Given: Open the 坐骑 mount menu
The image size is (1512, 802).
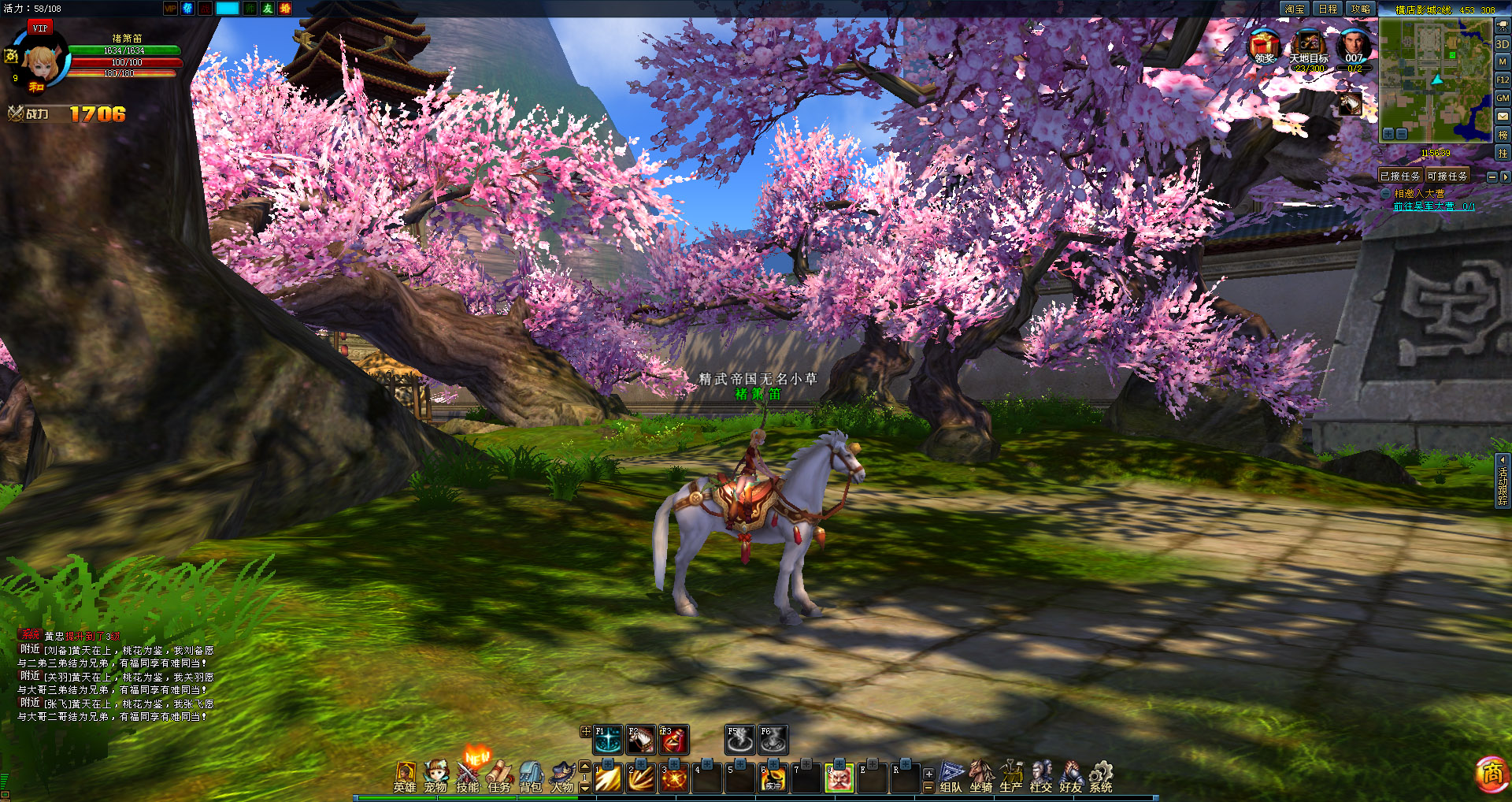Looking at the screenshot, I should click(x=981, y=776).
